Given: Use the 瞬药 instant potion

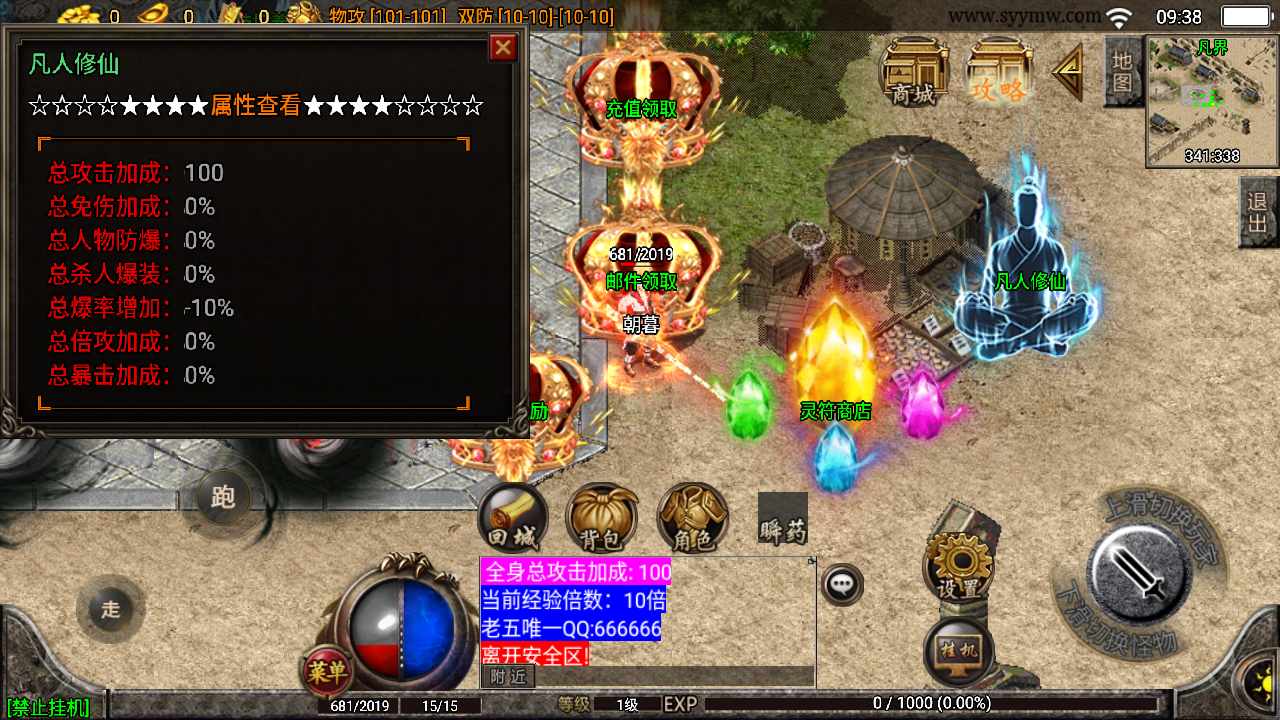Looking at the screenshot, I should point(782,519).
